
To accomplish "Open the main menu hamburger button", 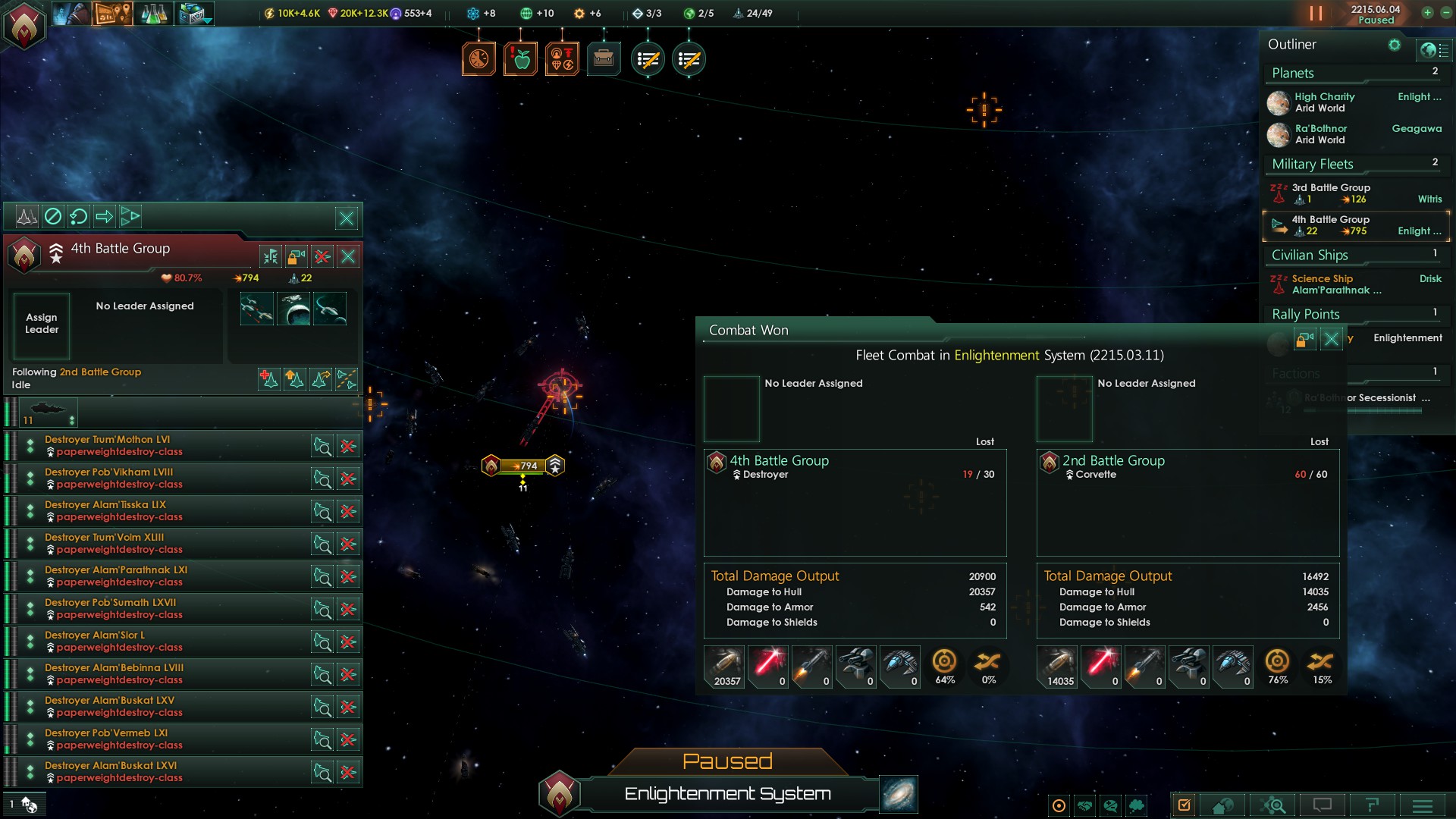I will click(x=1423, y=805).
